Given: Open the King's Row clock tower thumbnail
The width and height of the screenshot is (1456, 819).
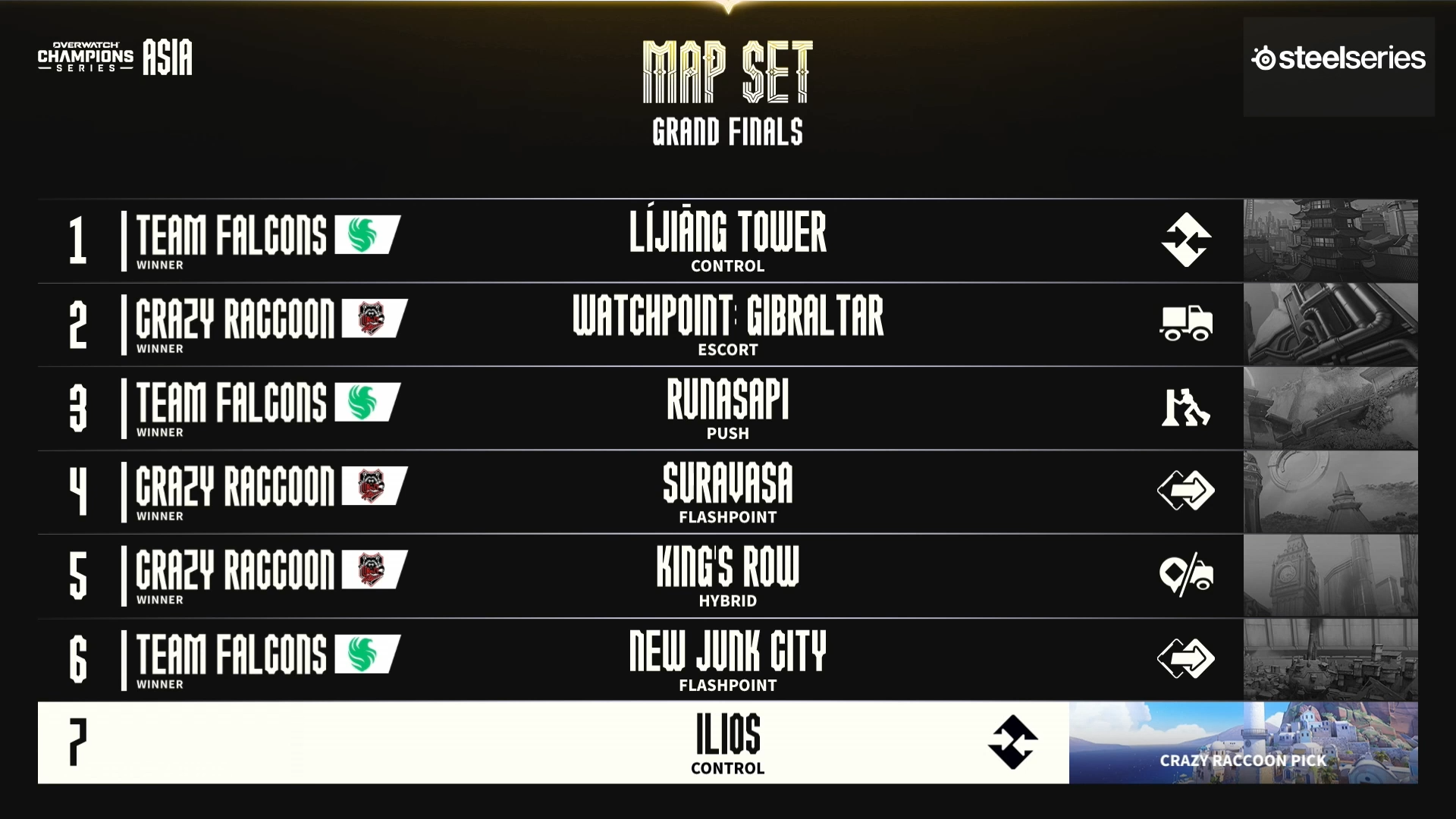Looking at the screenshot, I should tap(1330, 576).
